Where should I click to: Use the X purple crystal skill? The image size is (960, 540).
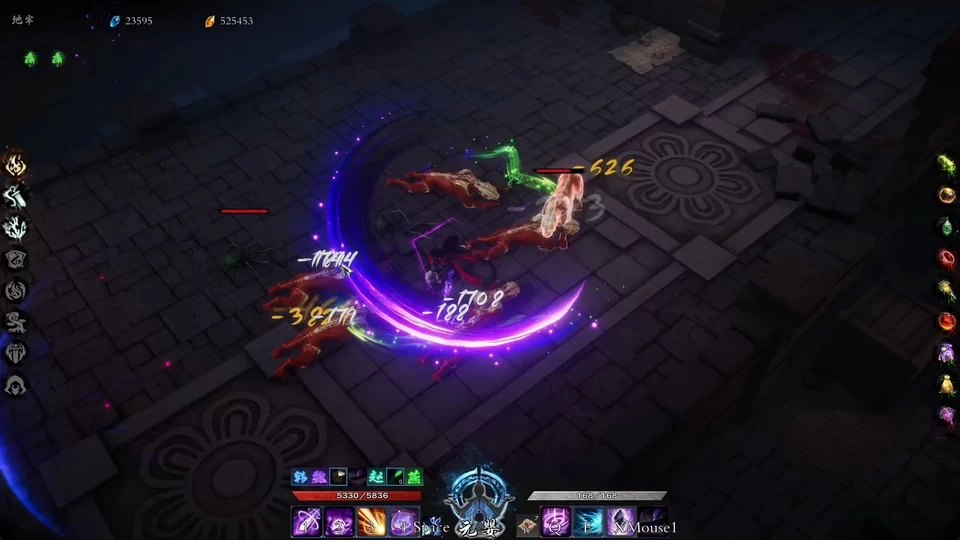coord(621,522)
